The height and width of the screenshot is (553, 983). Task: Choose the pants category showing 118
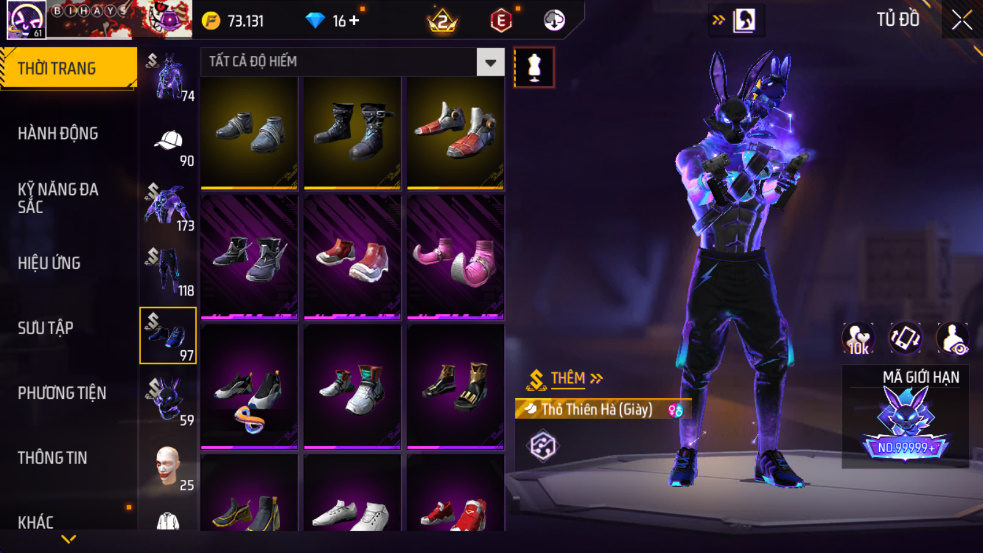point(168,271)
